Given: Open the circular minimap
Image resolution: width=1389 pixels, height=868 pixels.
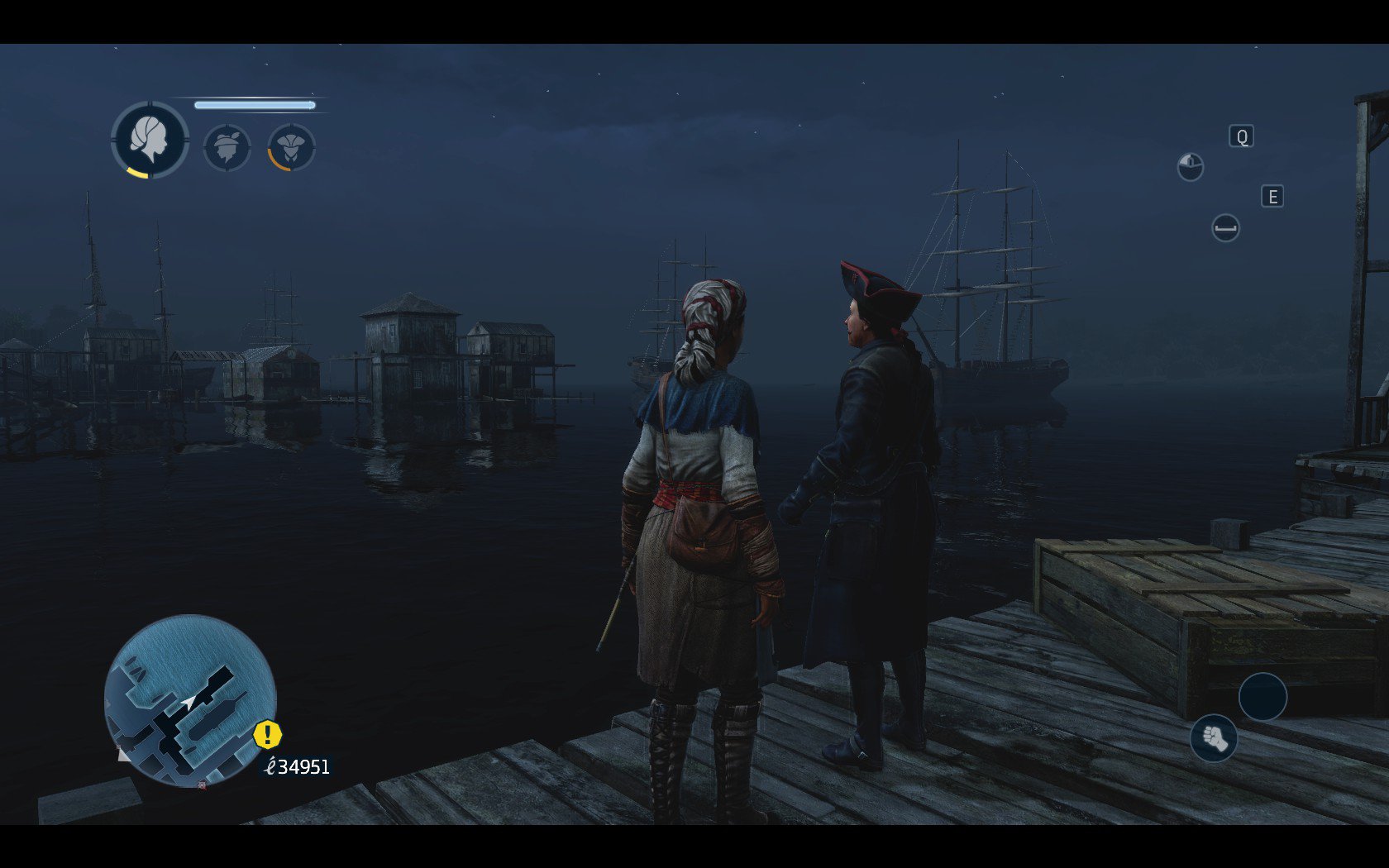Looking at the screenshot, I should click(190, 699).
